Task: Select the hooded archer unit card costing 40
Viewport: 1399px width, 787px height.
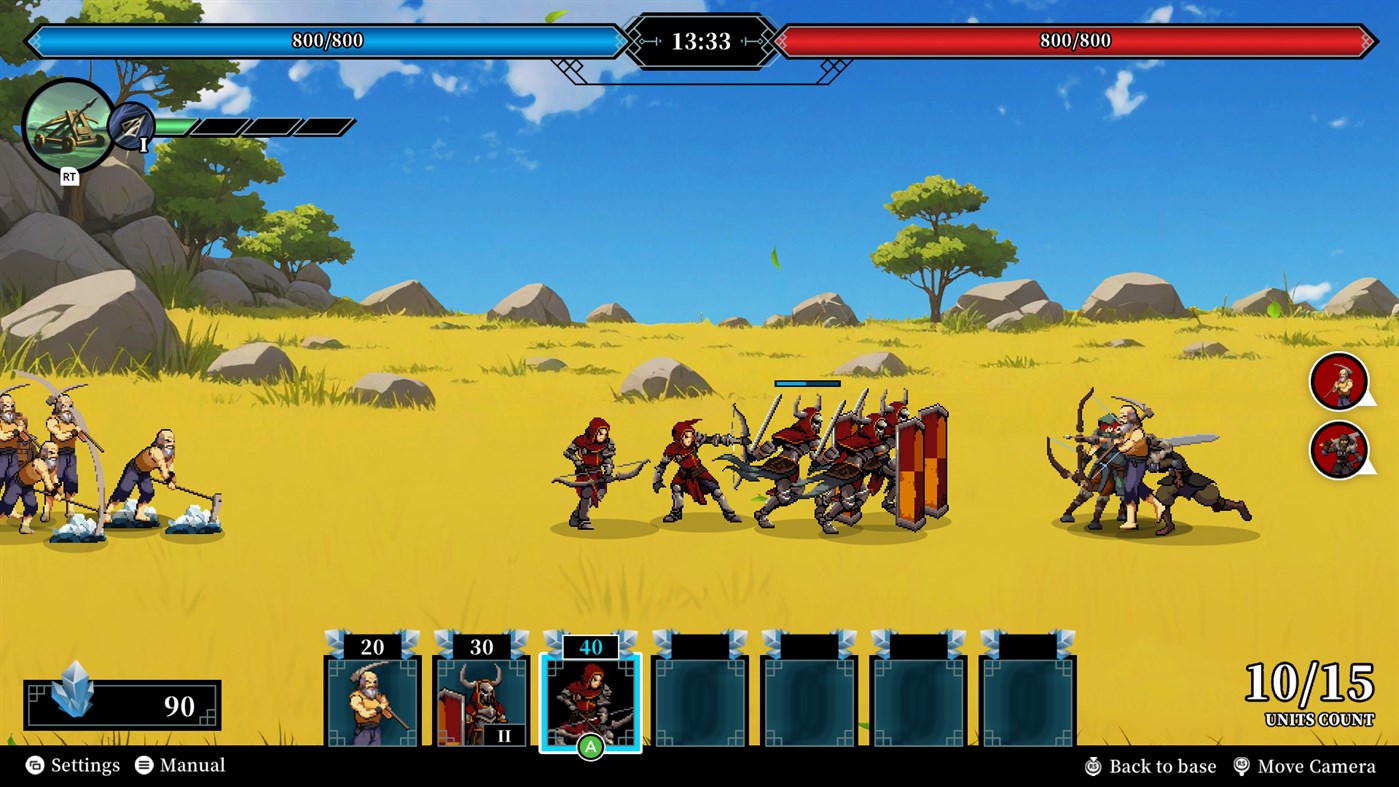Action: coord(589,700)
